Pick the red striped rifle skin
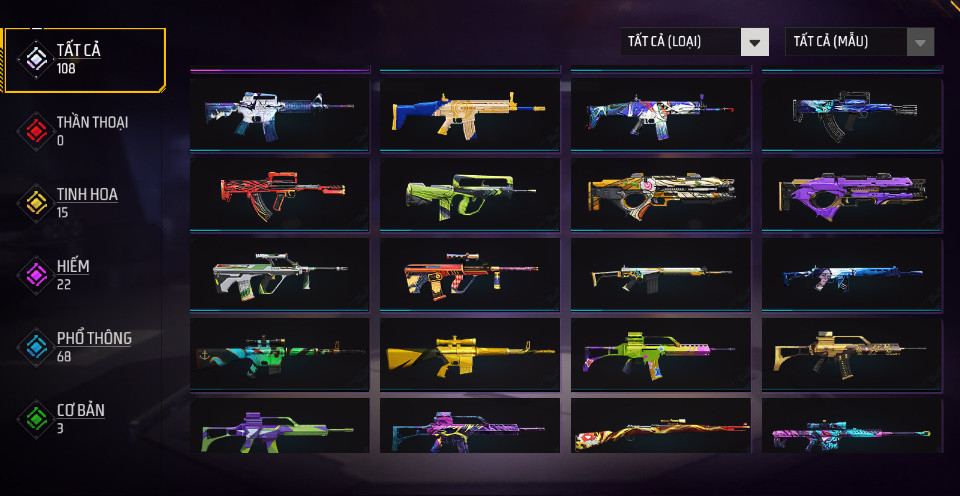960x496 pixels. coord(279,188)
